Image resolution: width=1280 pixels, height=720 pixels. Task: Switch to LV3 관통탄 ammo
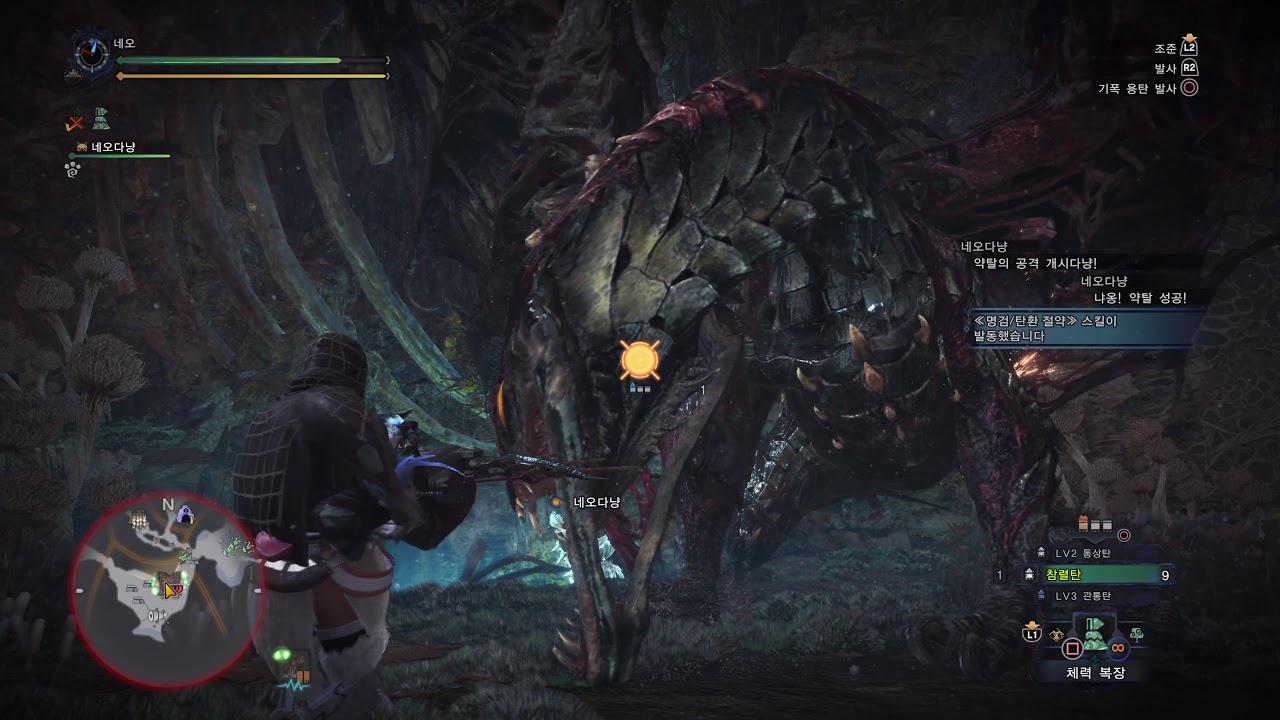(1082, 596)
